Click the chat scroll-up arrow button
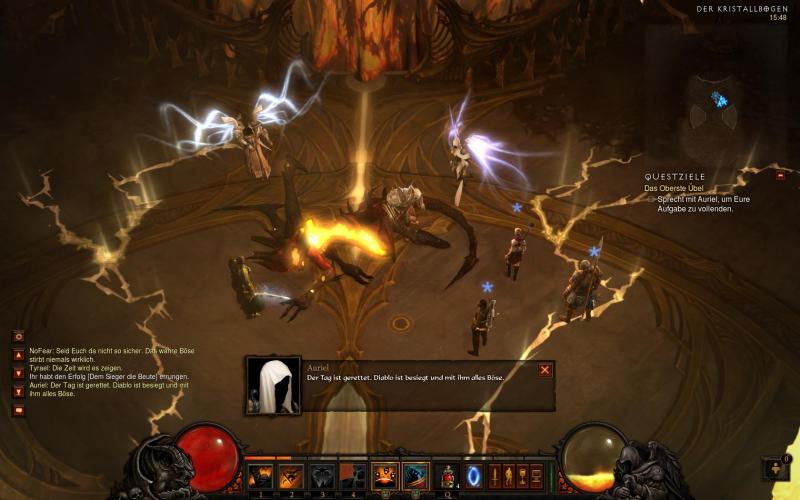Viewport: 800px width, 500px height. 18,354
